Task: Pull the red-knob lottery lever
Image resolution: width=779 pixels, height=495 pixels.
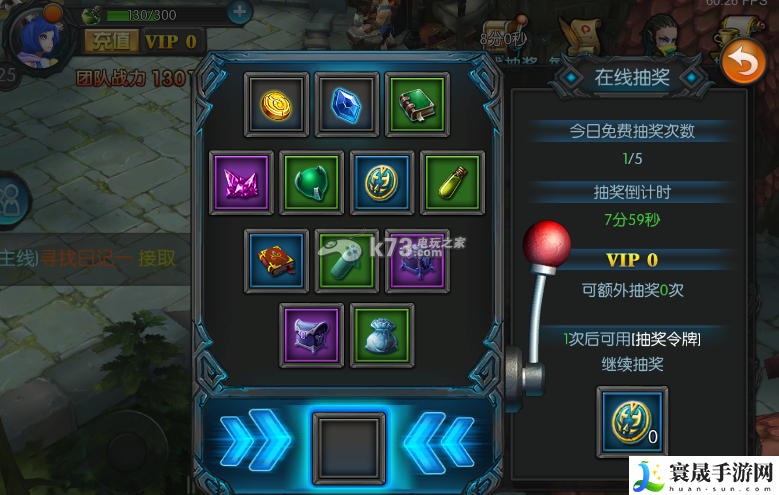Action: 547,244
